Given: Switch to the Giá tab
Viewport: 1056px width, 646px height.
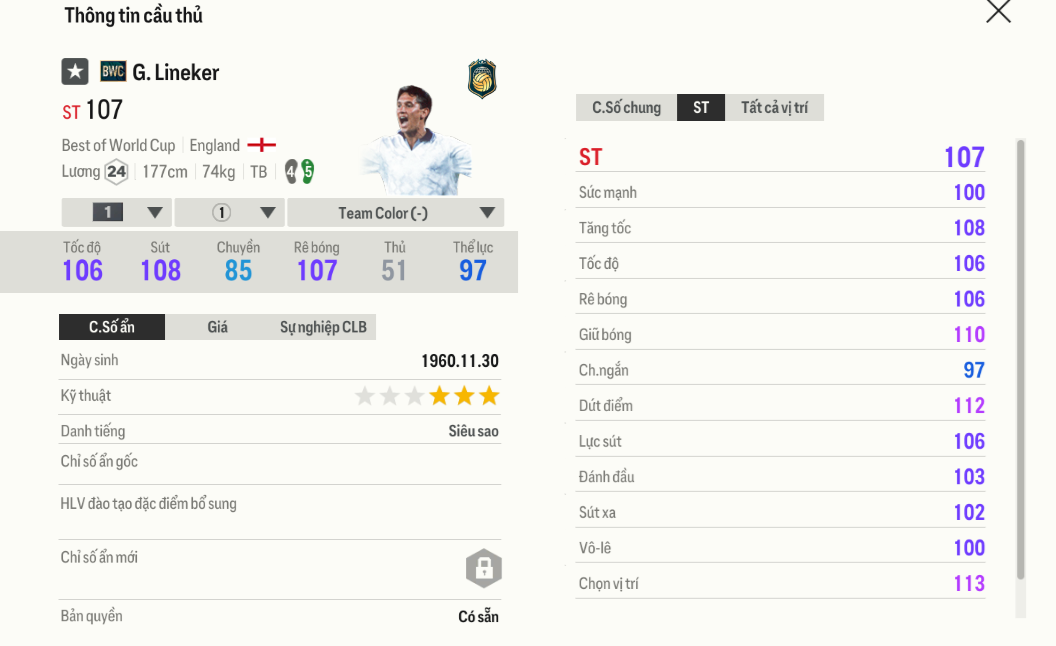Looking at the screenshot, I should tap(217, 327).
